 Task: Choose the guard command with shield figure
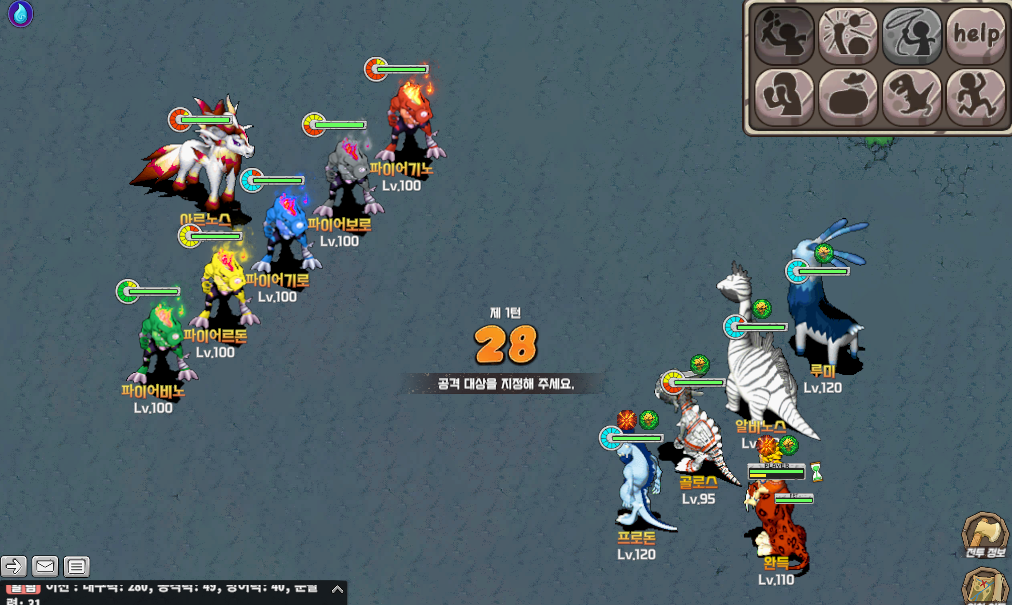(x=783, y=97)
